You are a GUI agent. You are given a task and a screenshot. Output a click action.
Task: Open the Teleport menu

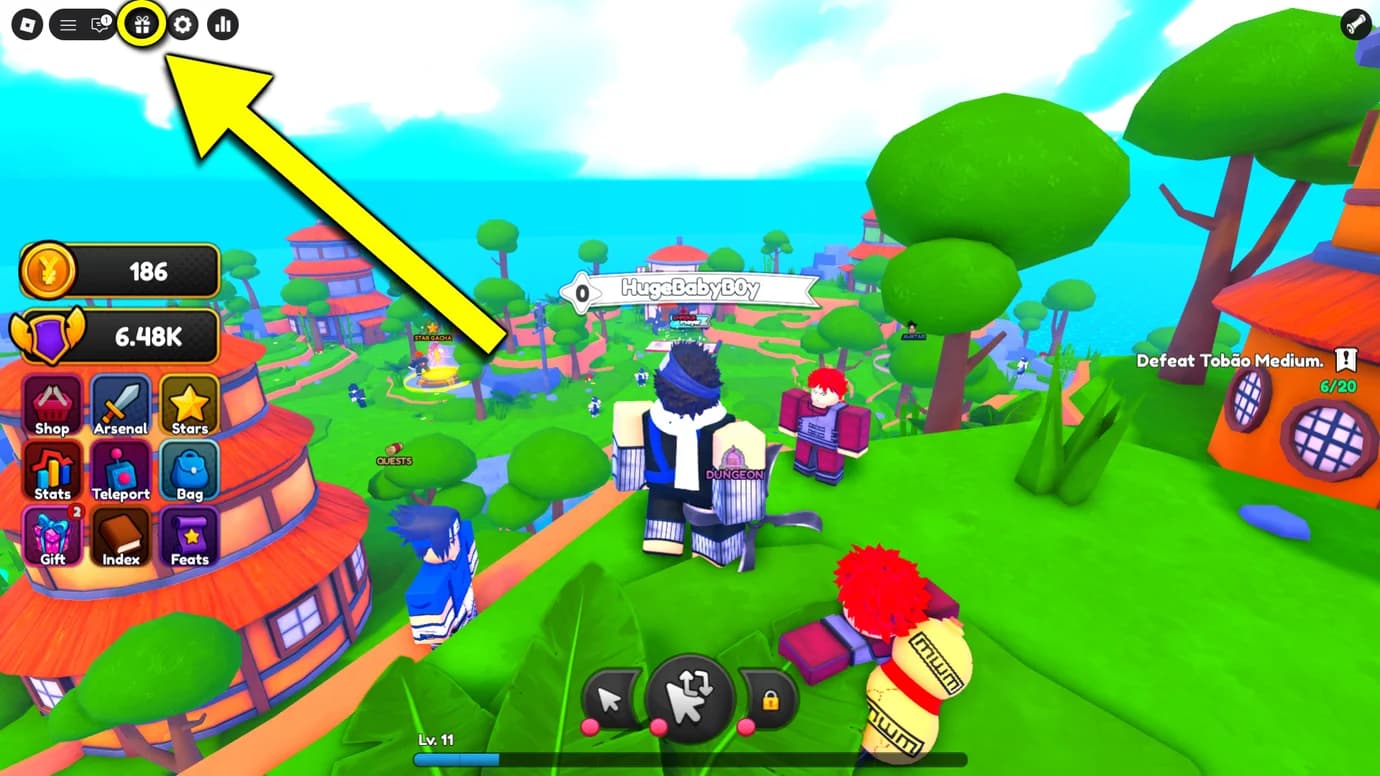[x=120, y=470]
